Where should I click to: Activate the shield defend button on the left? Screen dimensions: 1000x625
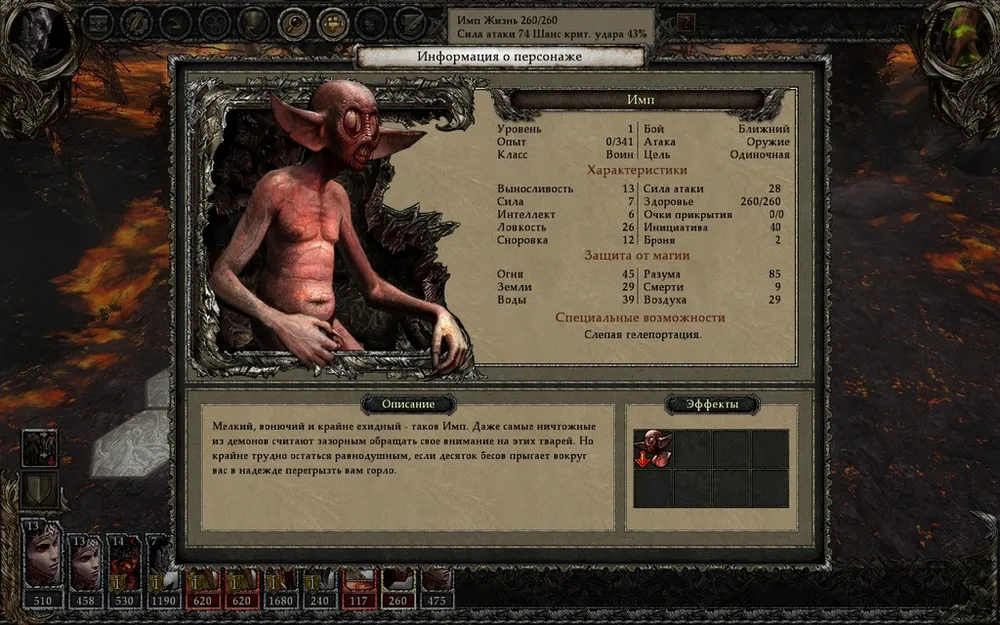coord(40,489)
